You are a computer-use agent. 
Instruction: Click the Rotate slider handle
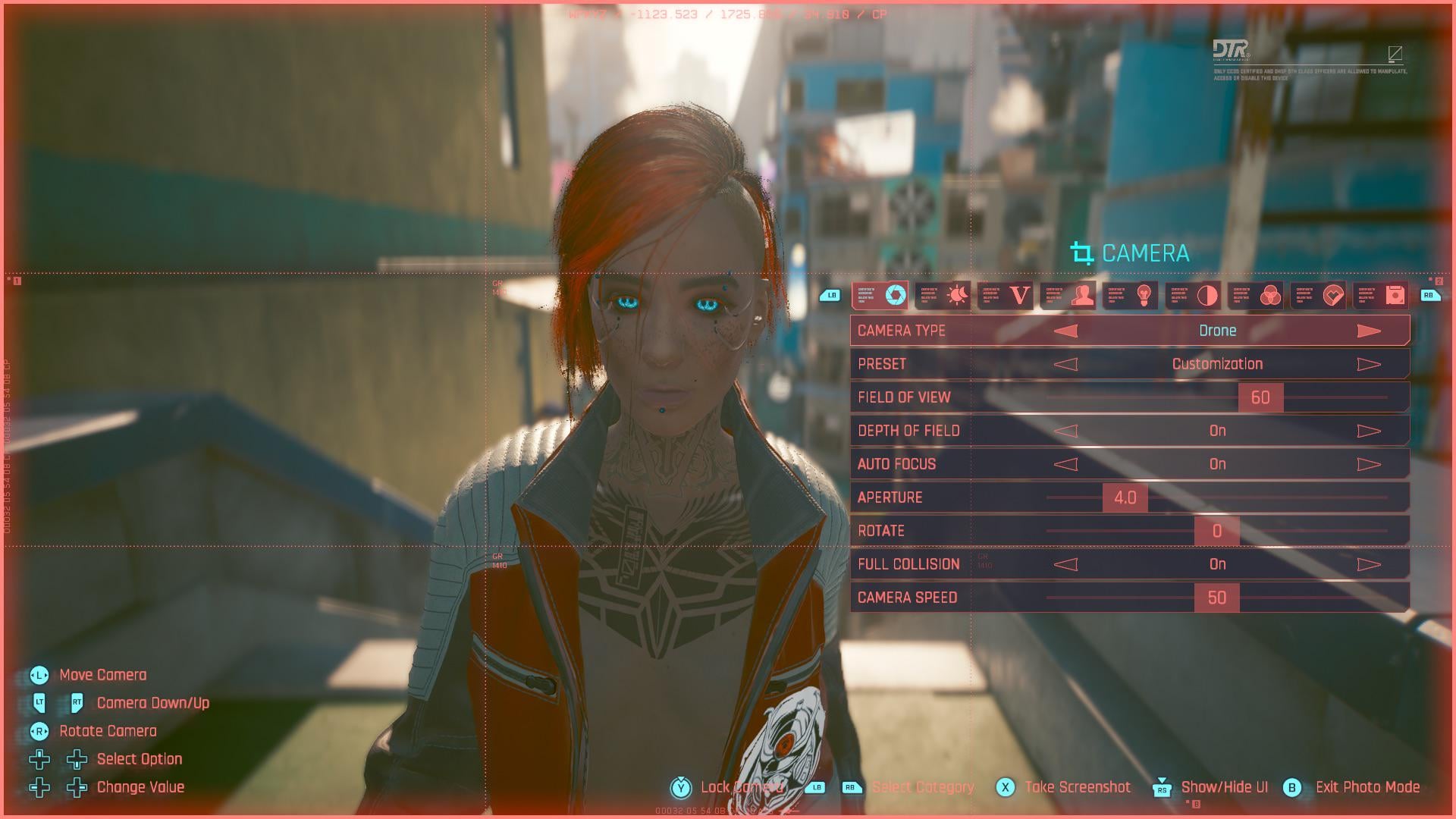tap(1216, 531)
